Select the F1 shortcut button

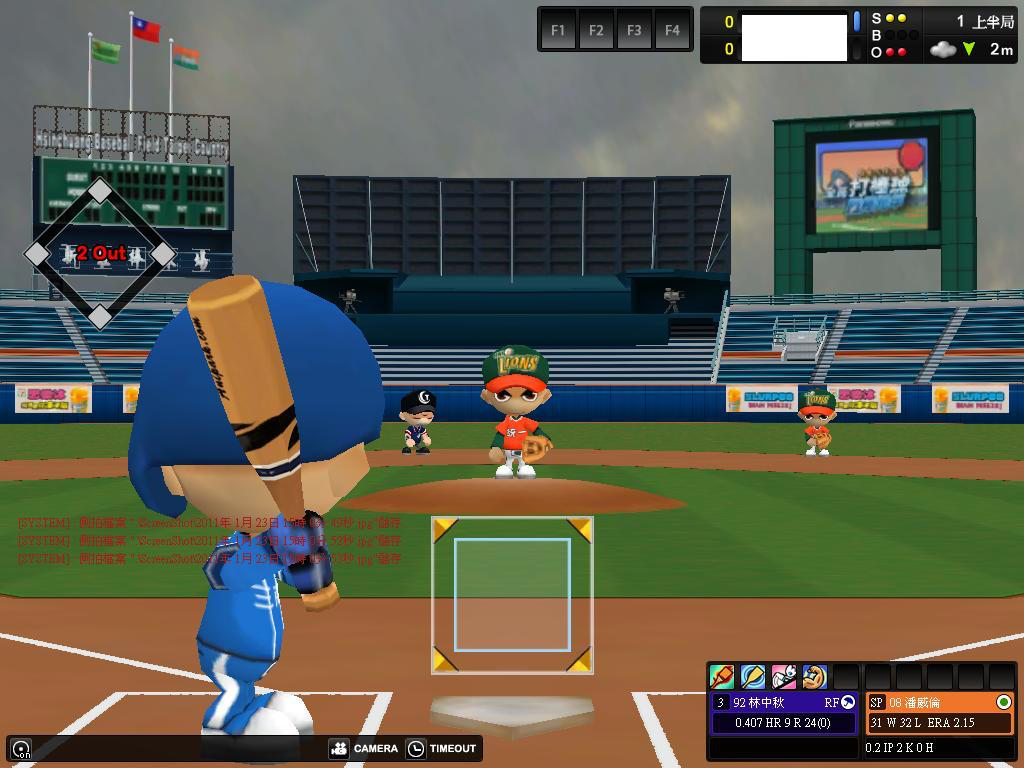558,30
